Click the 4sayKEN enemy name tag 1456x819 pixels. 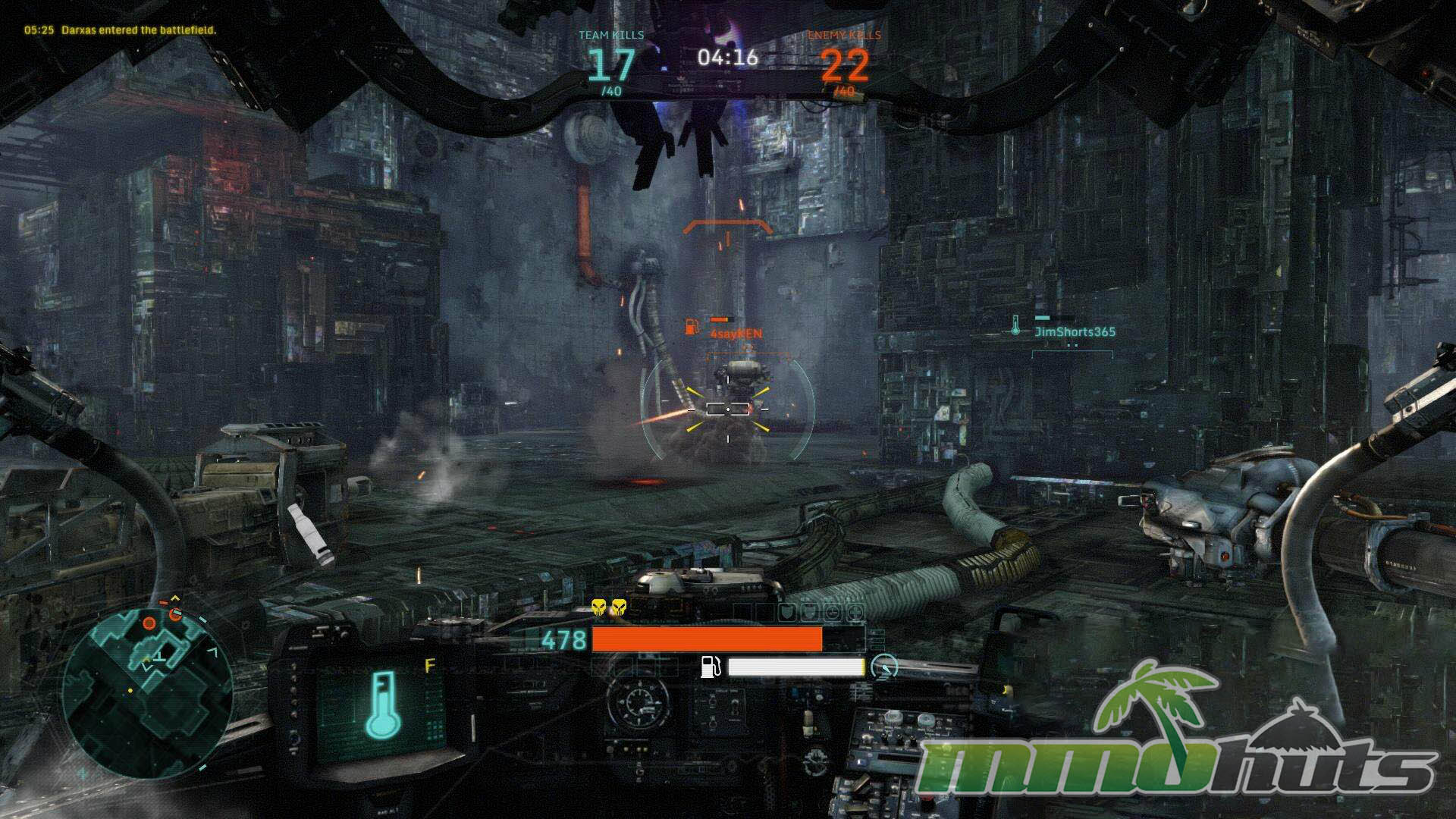(736, 334)
